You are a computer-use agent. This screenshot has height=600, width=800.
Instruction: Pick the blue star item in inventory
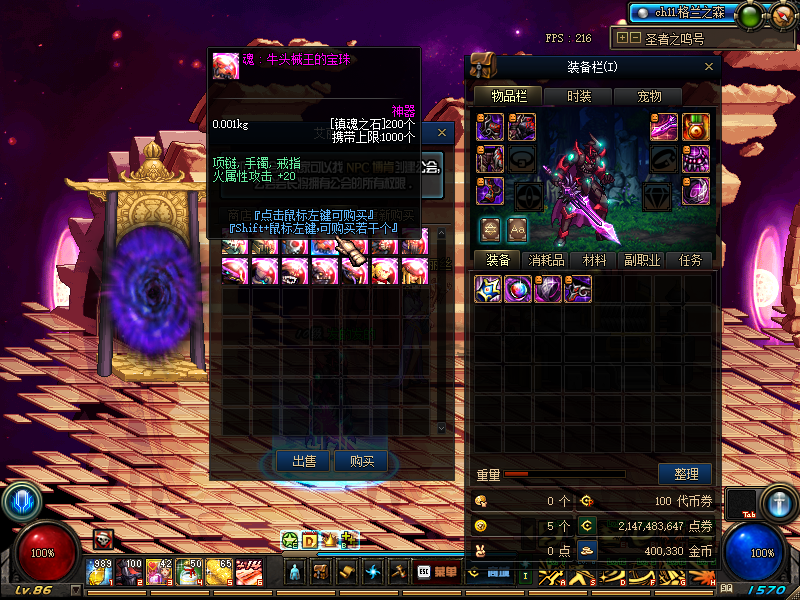(488, 290)
